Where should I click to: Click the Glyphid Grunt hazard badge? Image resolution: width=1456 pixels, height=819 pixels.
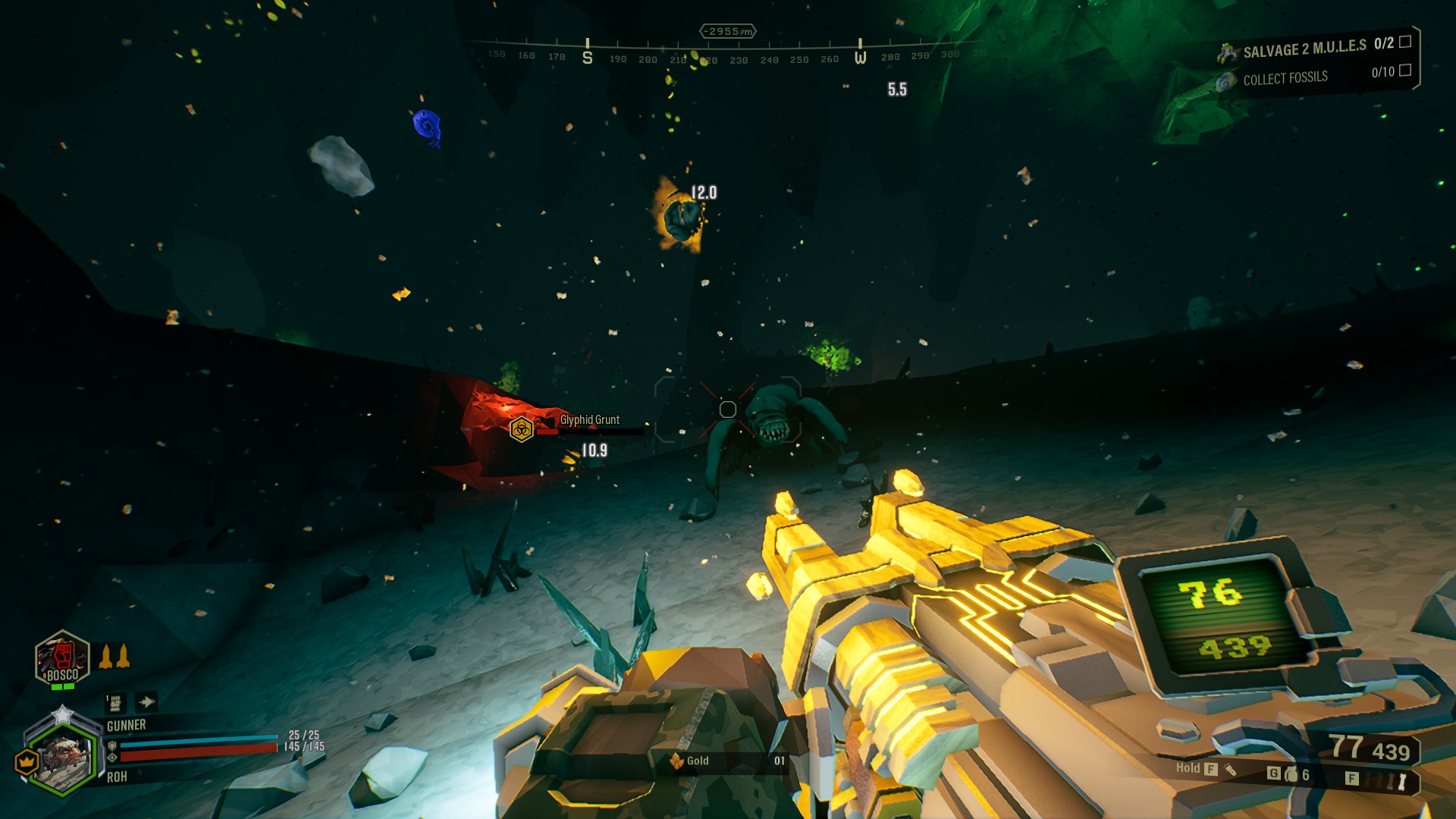pyautogui.click(x=522, y=430)
